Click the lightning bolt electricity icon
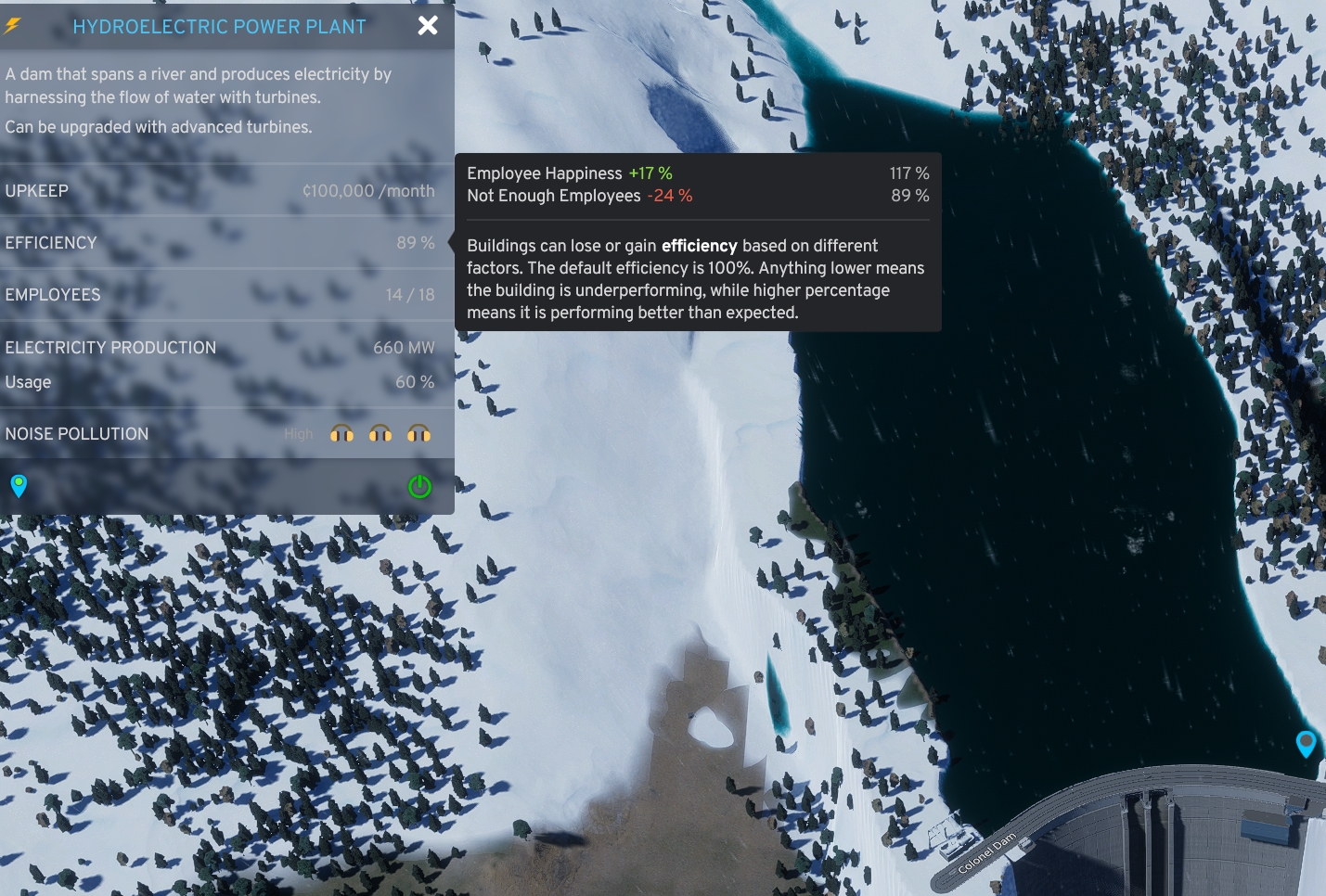 pyautogui.click(x=11, y=26)
